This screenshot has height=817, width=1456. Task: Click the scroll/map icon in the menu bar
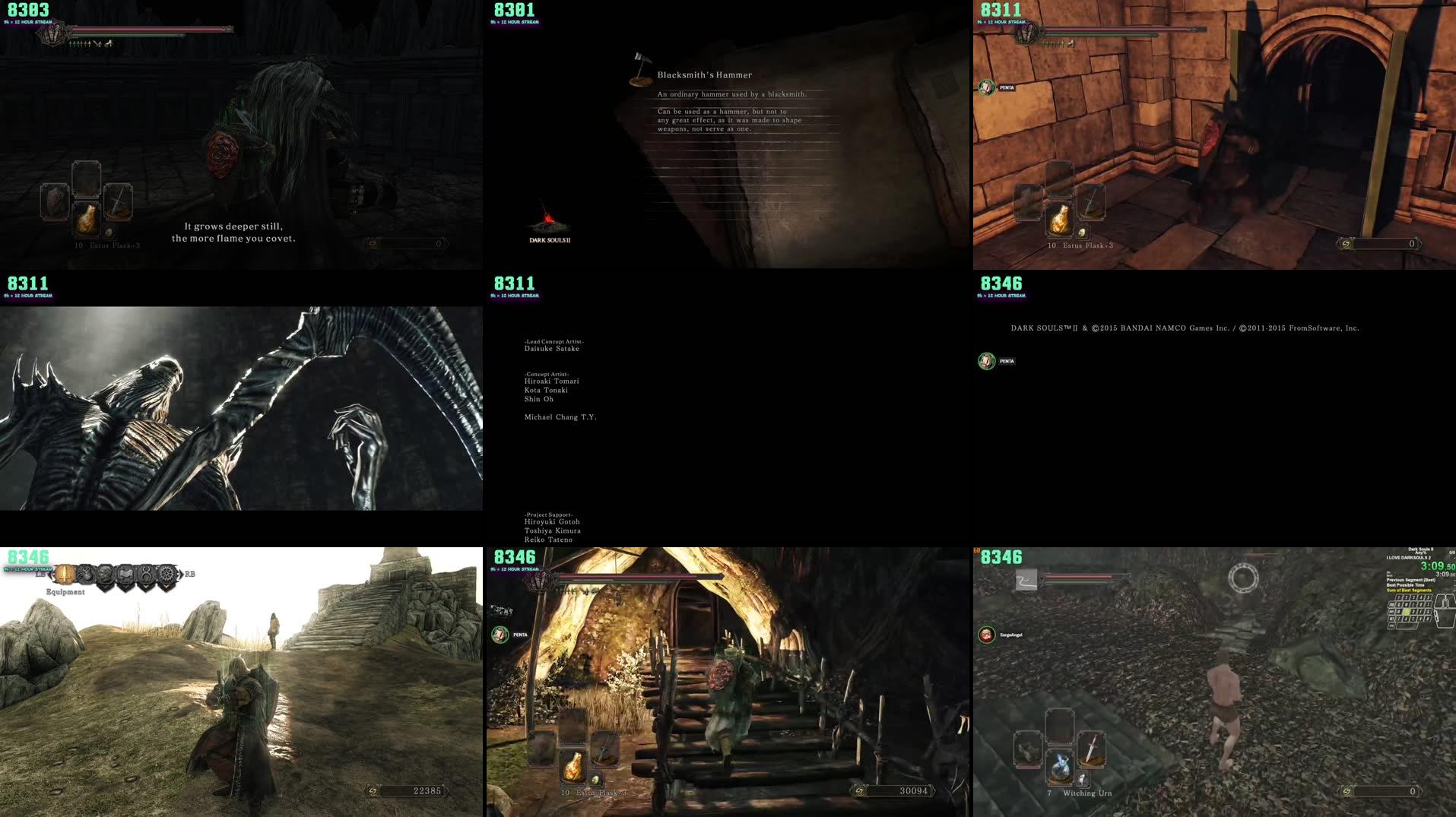[127, 574]
